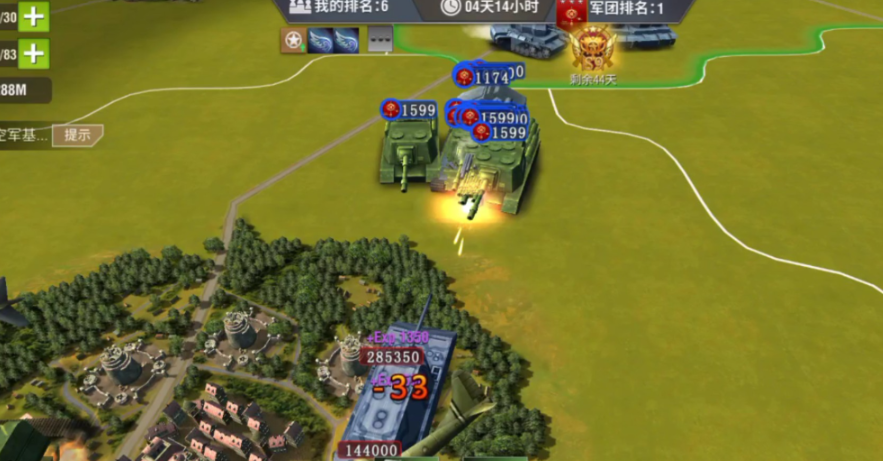Select the star medal buff icon
883x461 pixels.
[293, 40]
